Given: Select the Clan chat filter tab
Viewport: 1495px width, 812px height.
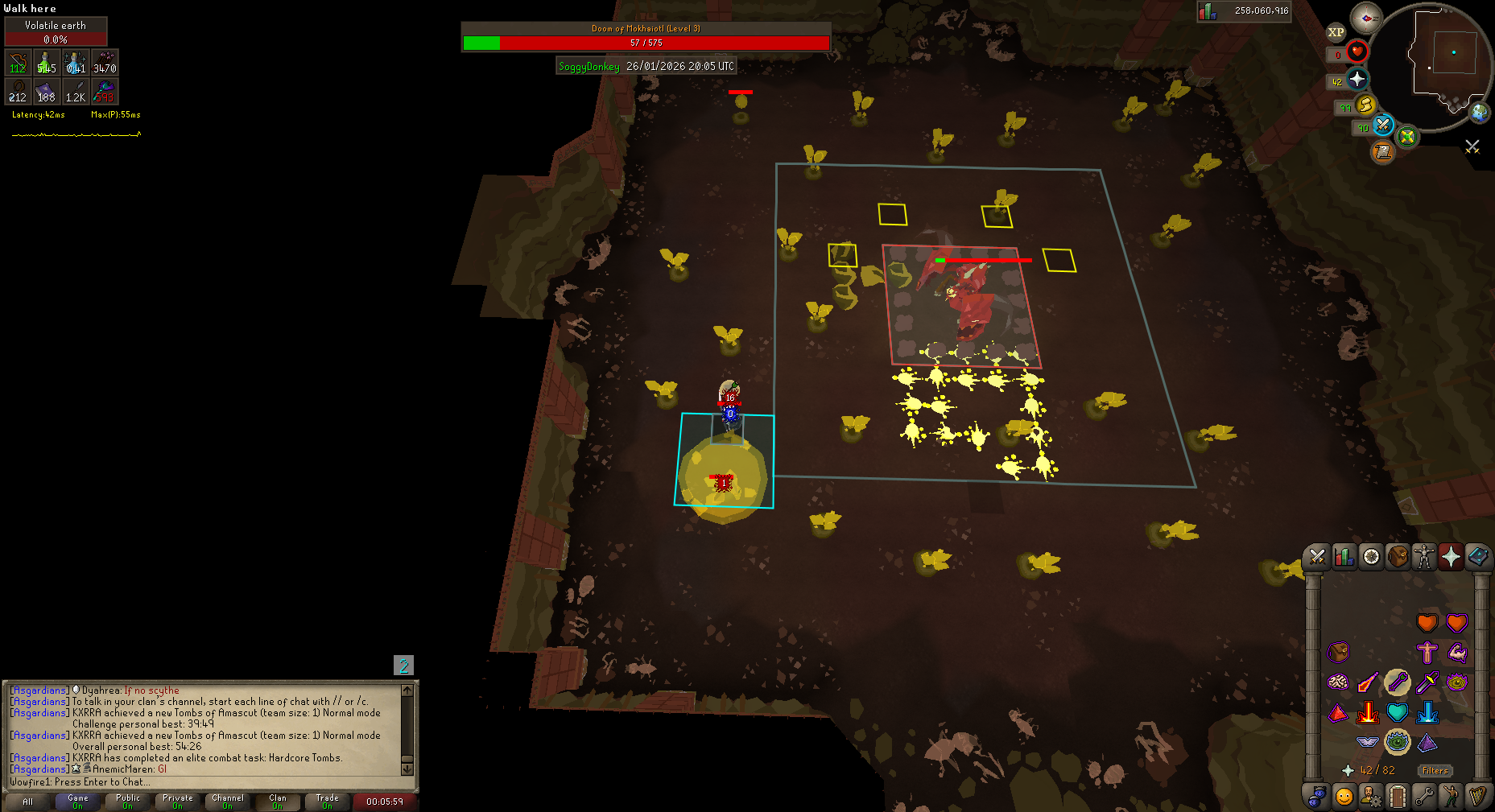Looking at the screenshot, I should (277, 802).
